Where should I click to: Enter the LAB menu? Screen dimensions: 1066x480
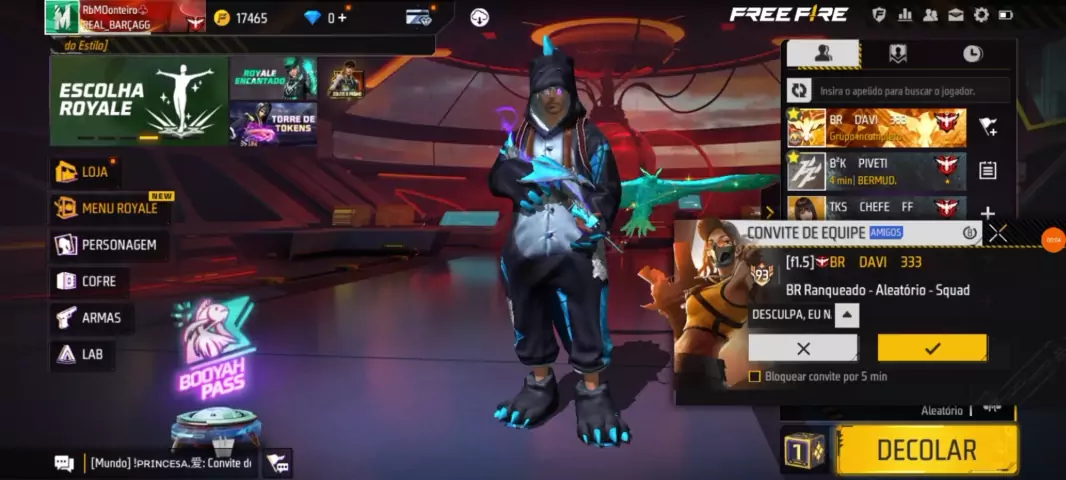pos(81,354)
